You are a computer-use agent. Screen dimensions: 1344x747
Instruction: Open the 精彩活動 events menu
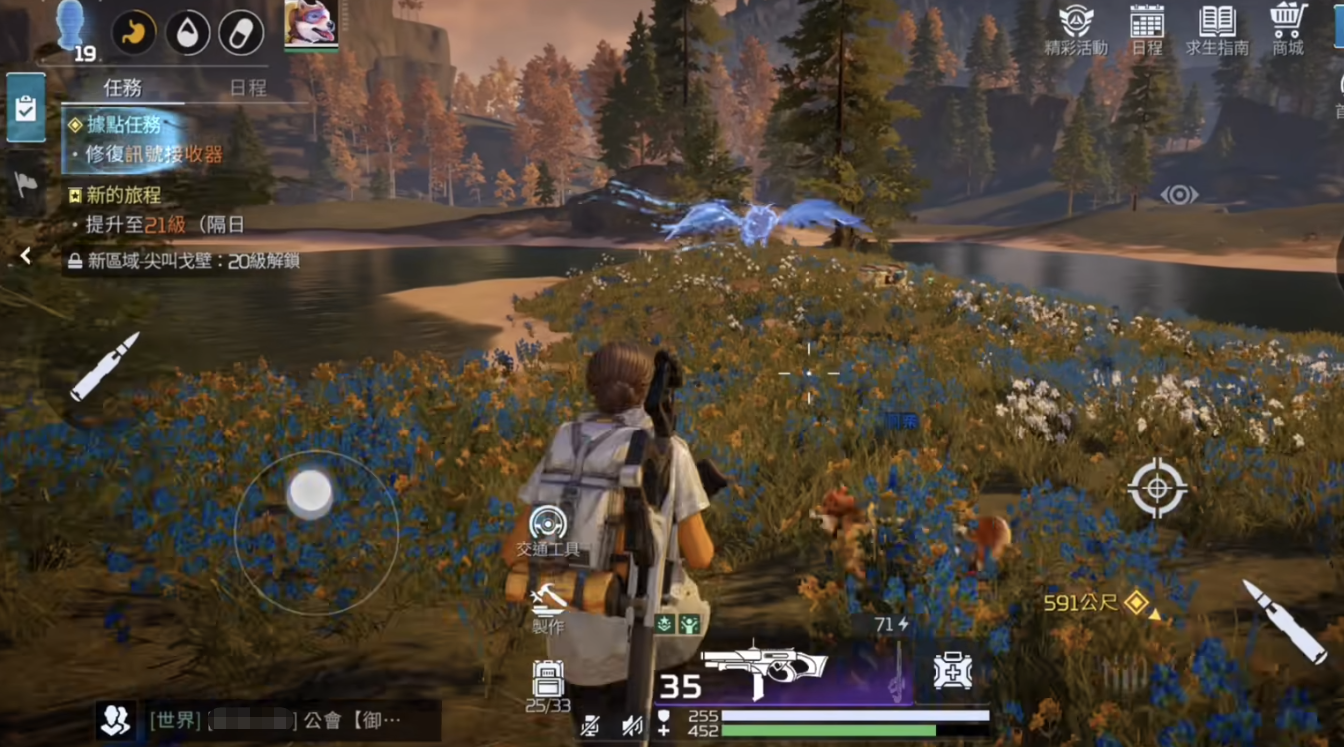point(1075,29)
